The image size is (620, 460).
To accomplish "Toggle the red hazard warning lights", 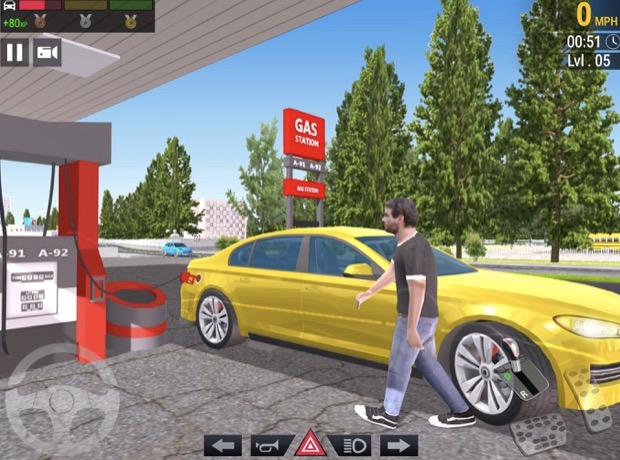I will pyautogui.click(x=311, y=445).
